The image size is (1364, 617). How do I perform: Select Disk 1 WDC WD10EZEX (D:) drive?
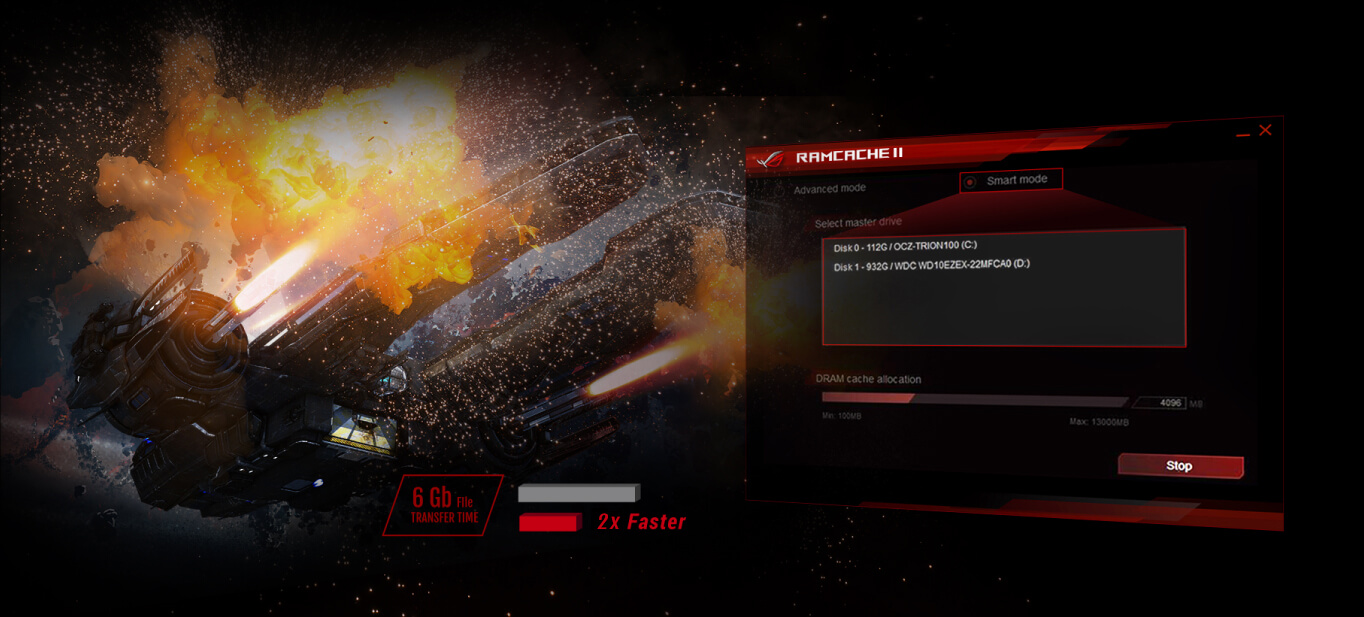tap(931, 266)
